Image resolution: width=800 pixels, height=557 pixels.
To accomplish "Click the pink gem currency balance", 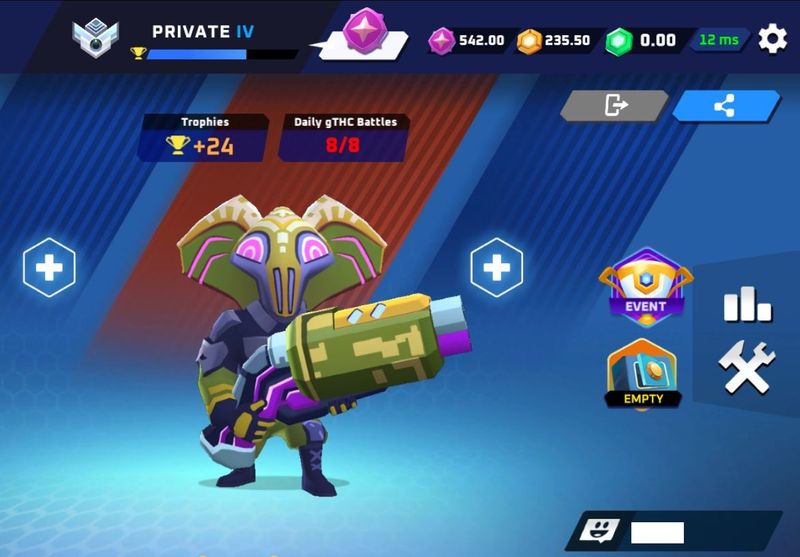I will 468,41.
